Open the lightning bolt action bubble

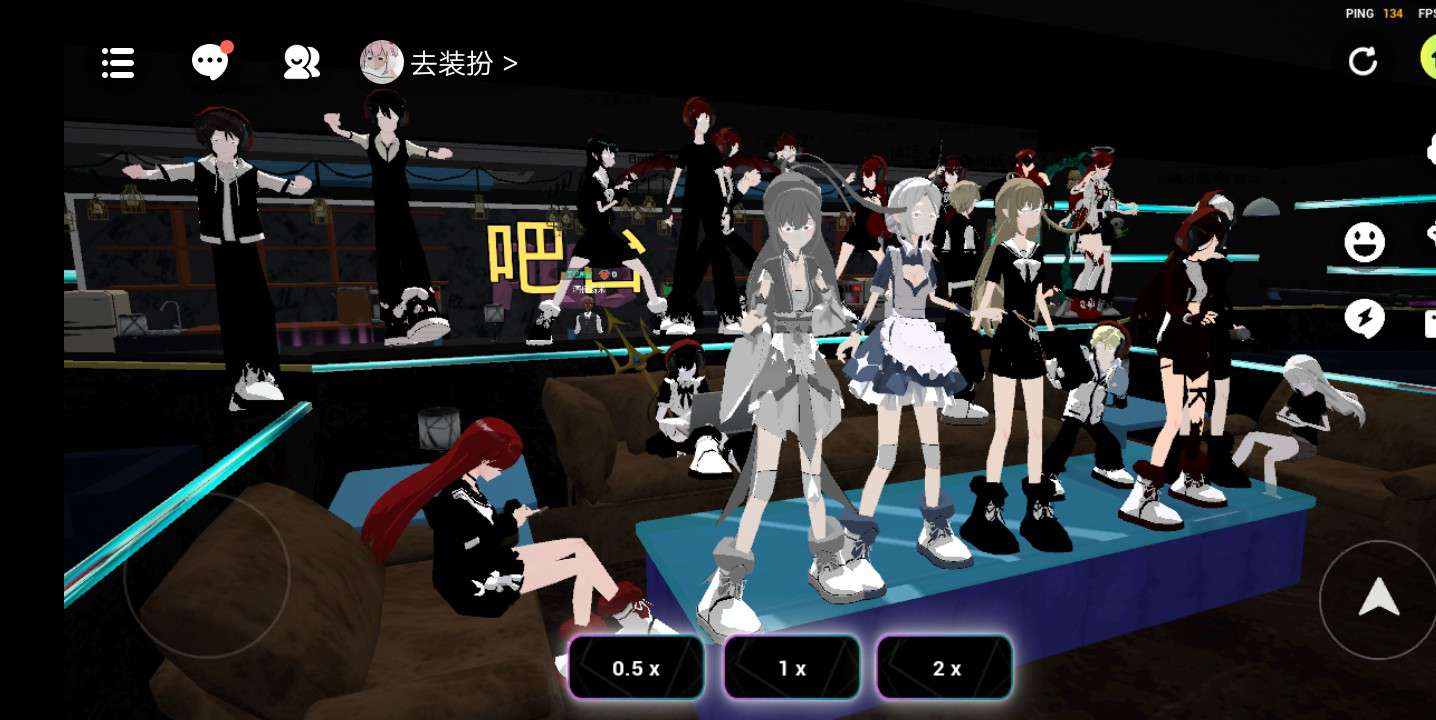tap(1364, 318)
